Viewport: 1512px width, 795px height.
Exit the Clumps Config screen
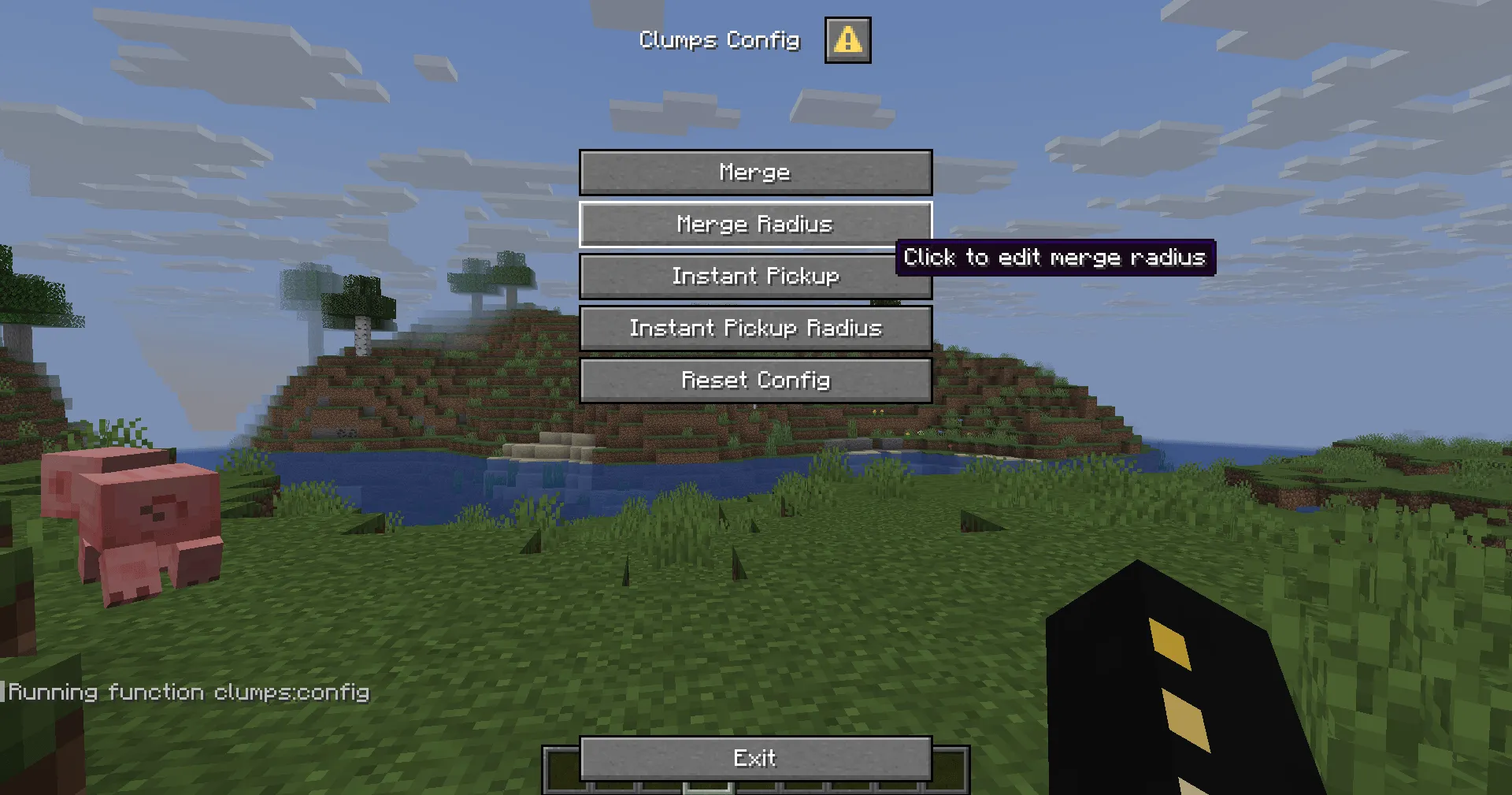[755, 758]
